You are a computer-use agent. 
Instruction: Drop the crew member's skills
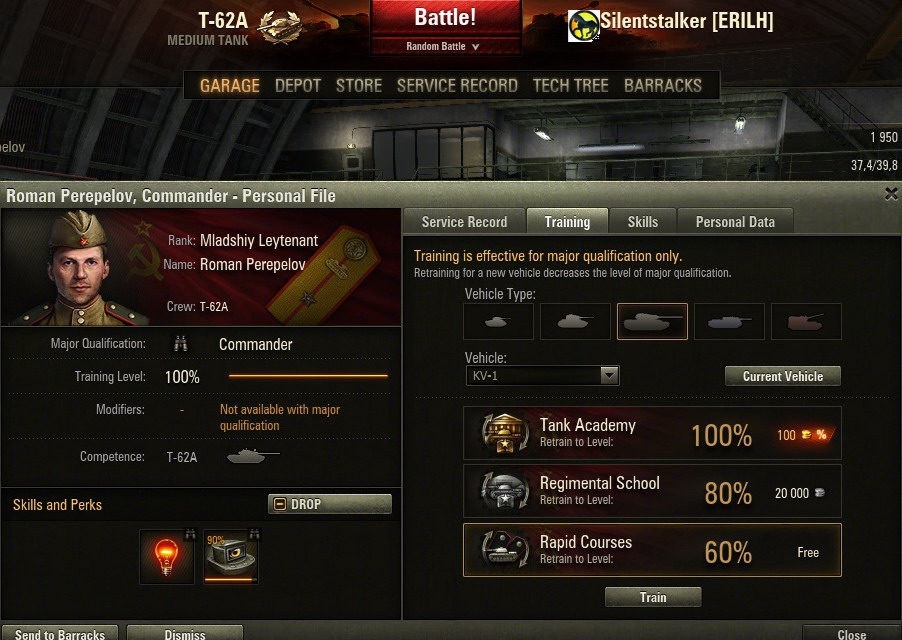point(329,504)
